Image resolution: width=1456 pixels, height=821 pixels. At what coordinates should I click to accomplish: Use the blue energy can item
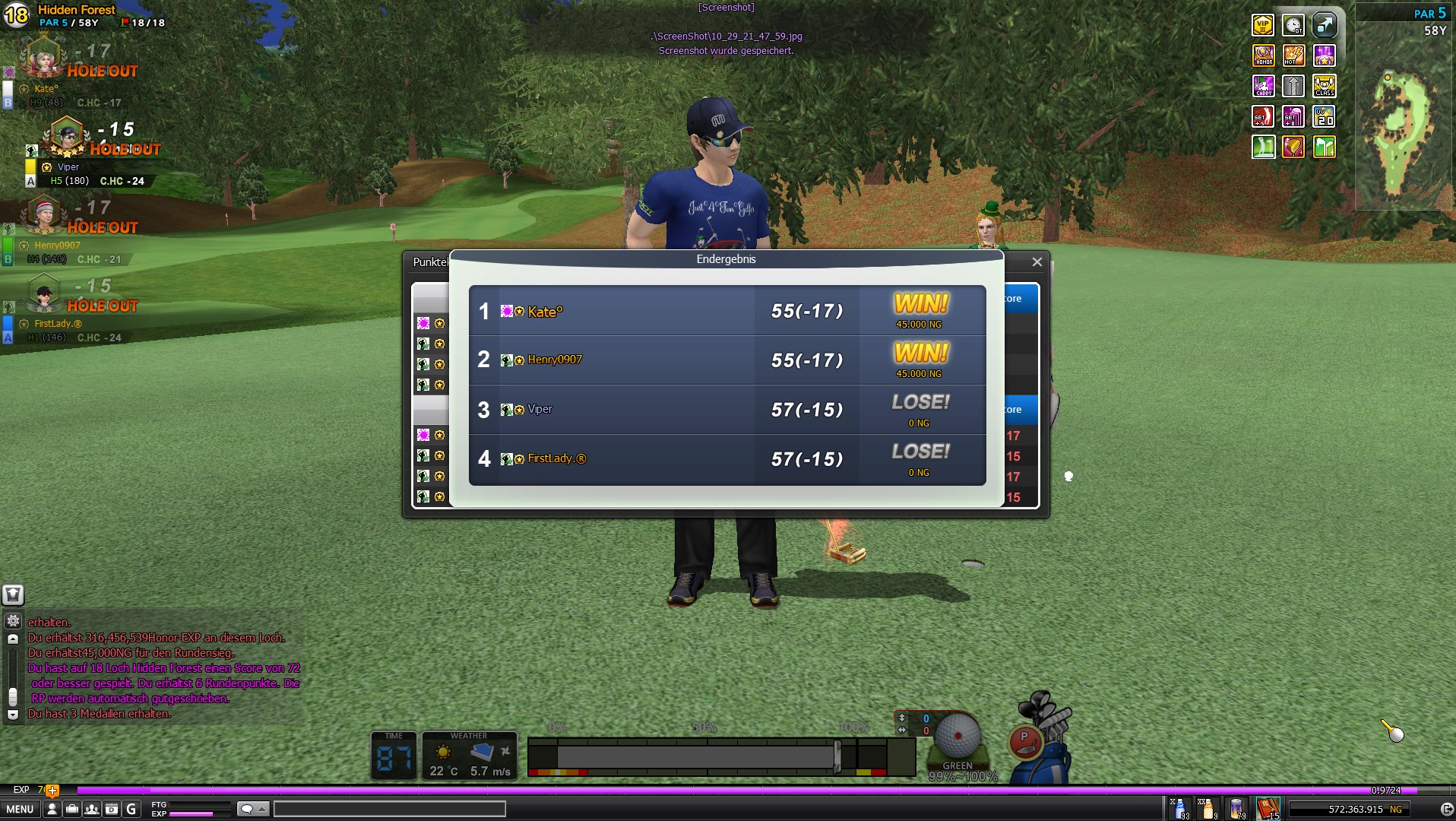click(1236, 808)
